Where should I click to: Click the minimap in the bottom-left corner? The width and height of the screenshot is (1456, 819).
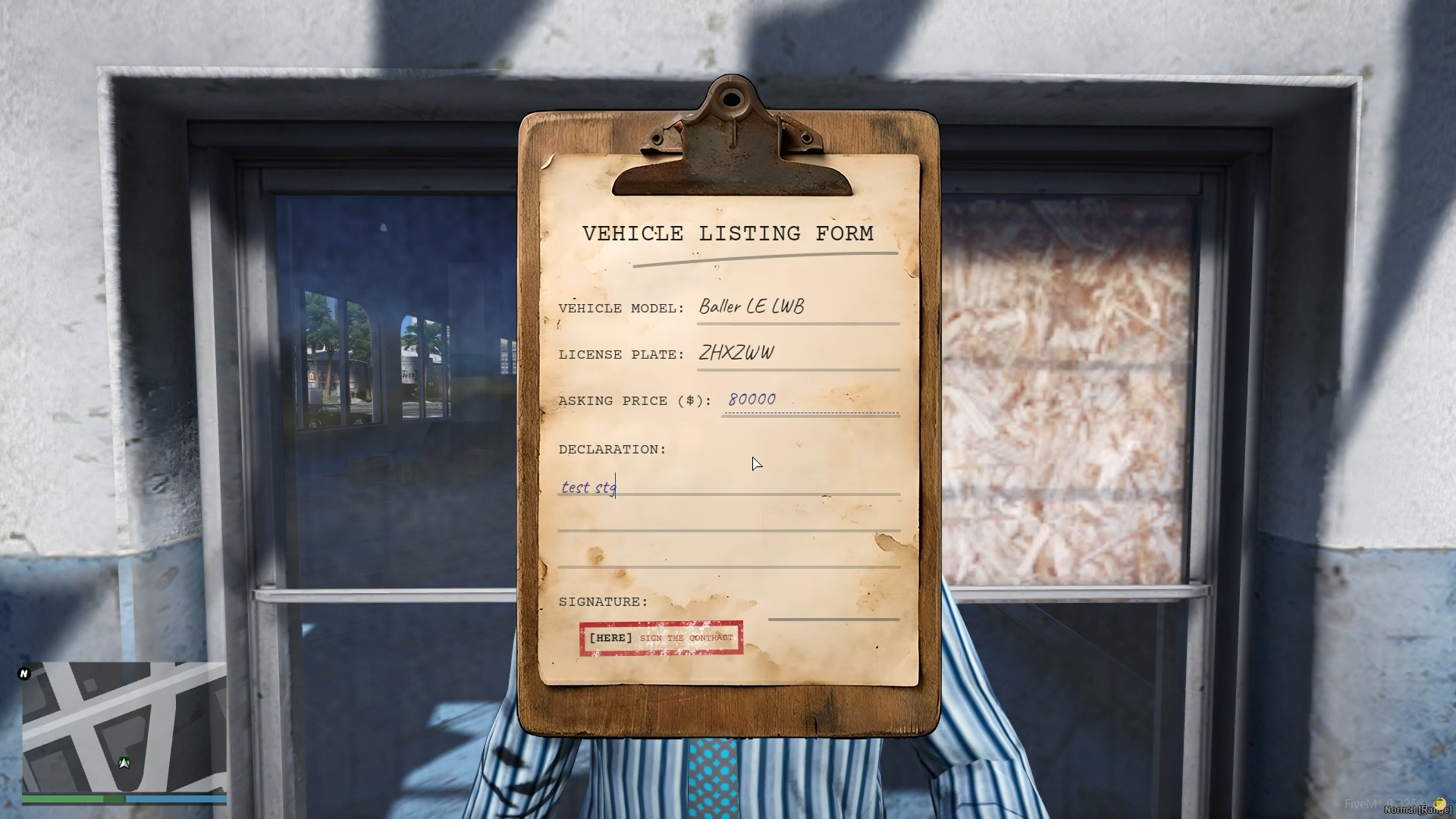124,728
